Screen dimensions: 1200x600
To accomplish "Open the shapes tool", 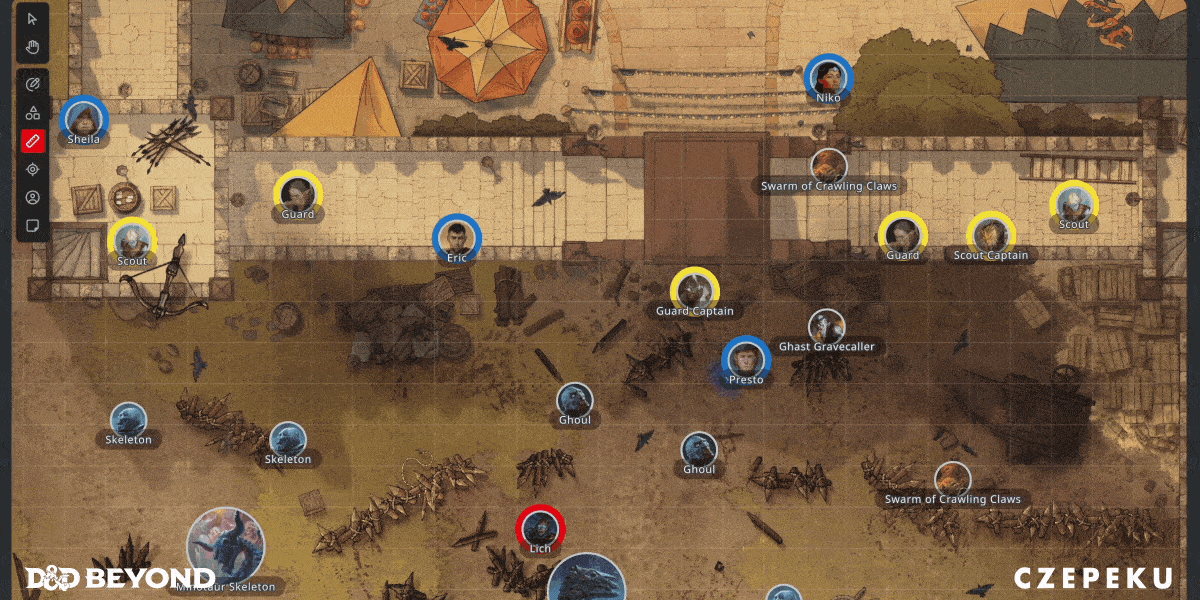I will 32,113.
